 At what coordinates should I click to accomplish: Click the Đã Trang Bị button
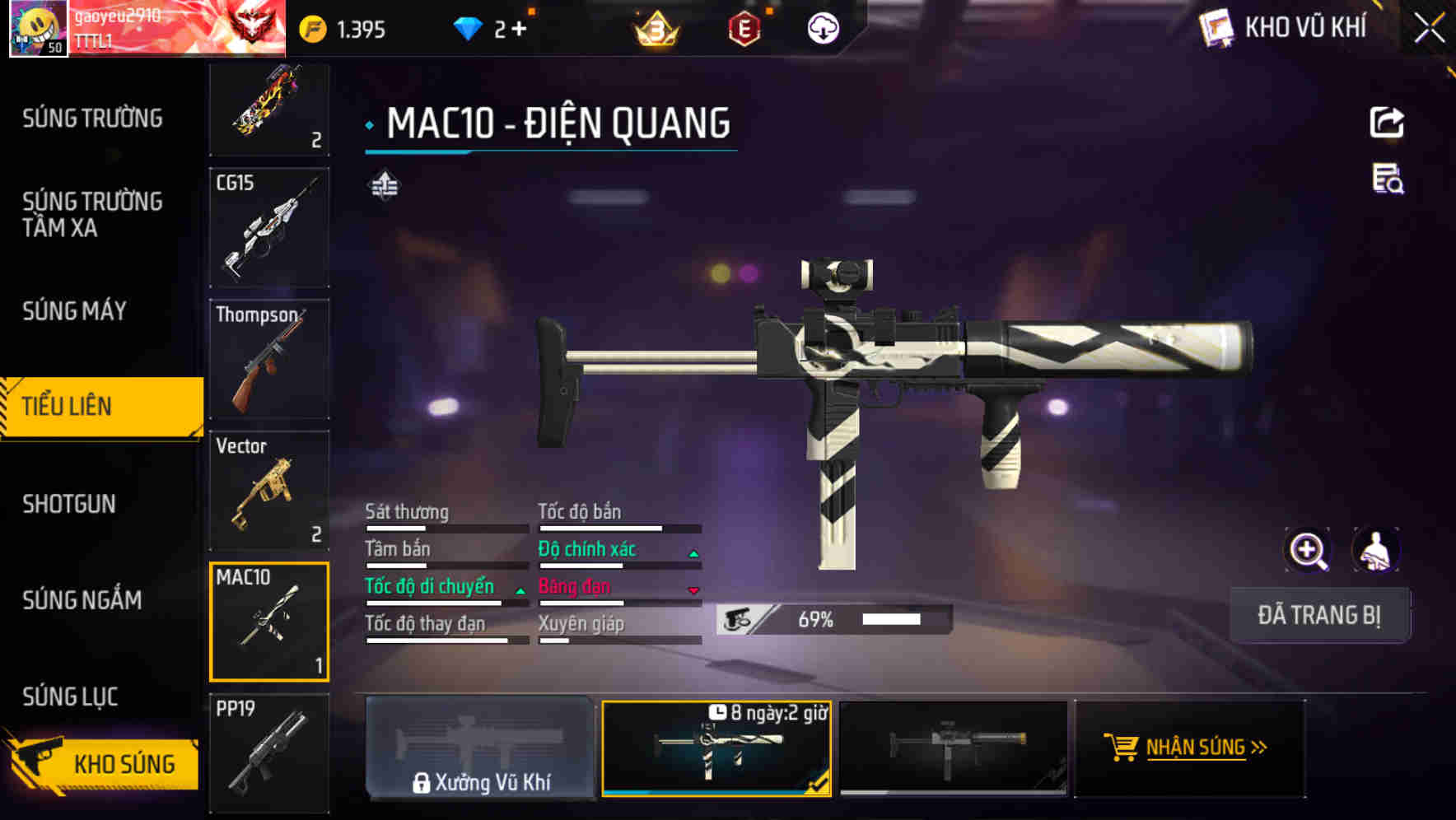[1318, 615]
